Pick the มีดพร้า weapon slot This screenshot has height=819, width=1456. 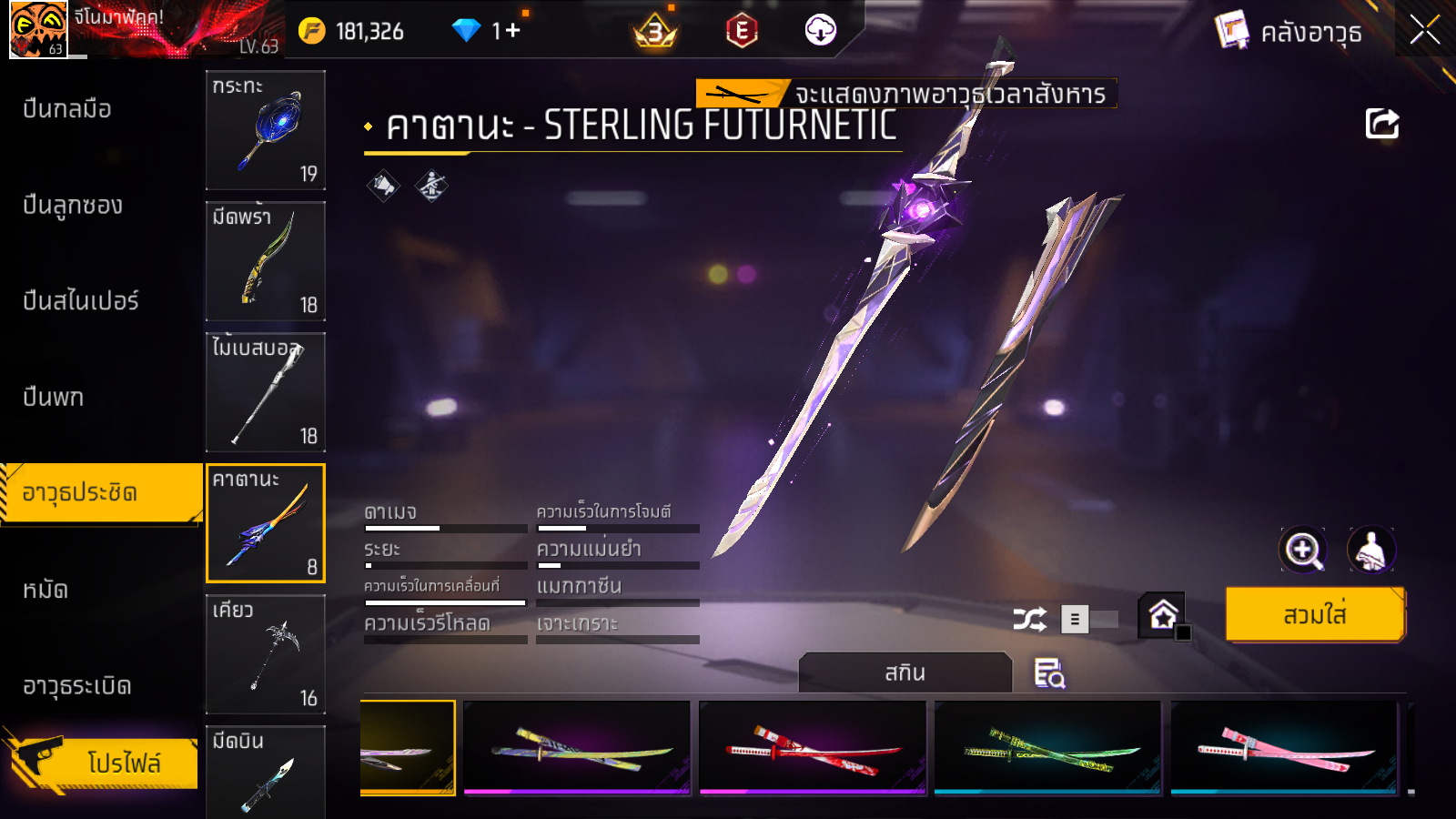point(266,261)
